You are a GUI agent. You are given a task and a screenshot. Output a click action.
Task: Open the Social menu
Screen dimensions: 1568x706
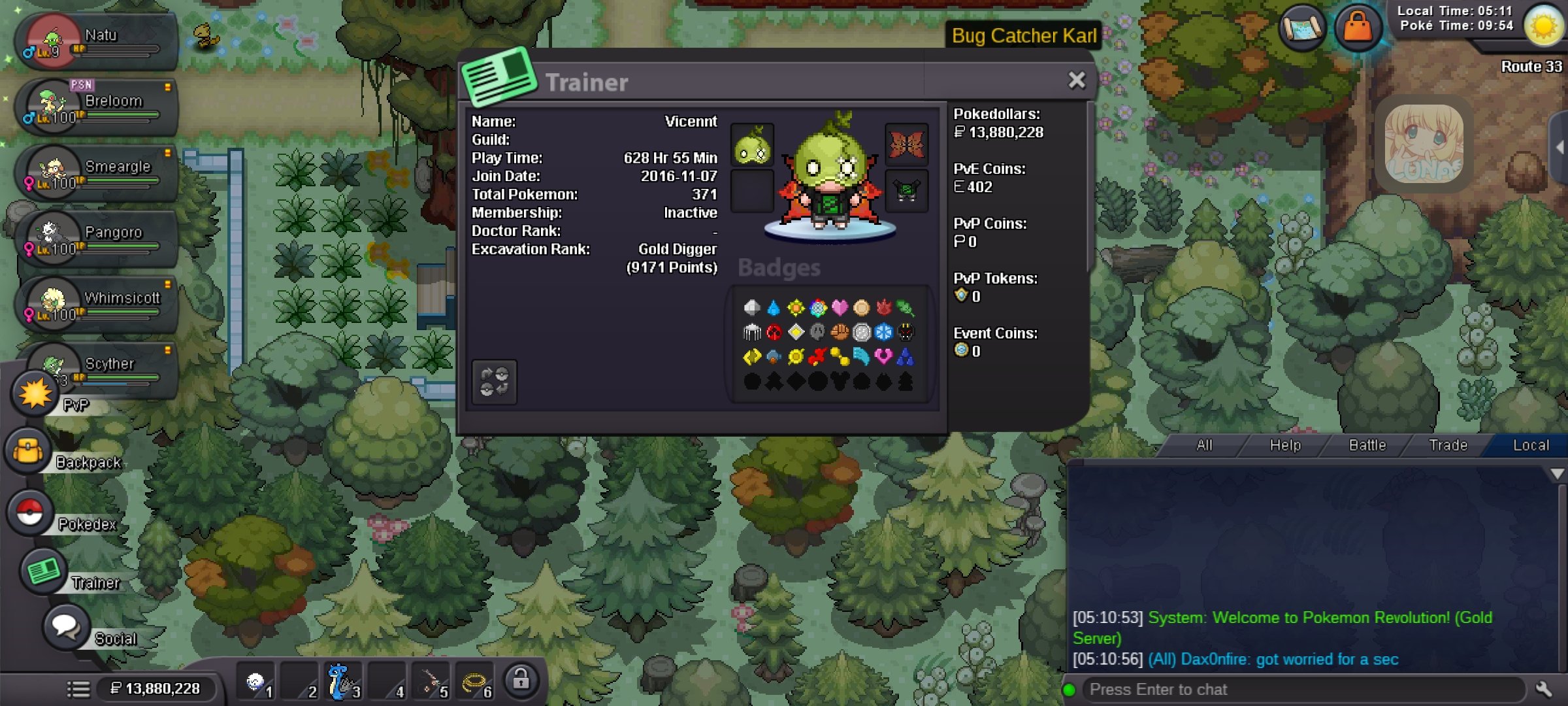[x=66, y=626]
